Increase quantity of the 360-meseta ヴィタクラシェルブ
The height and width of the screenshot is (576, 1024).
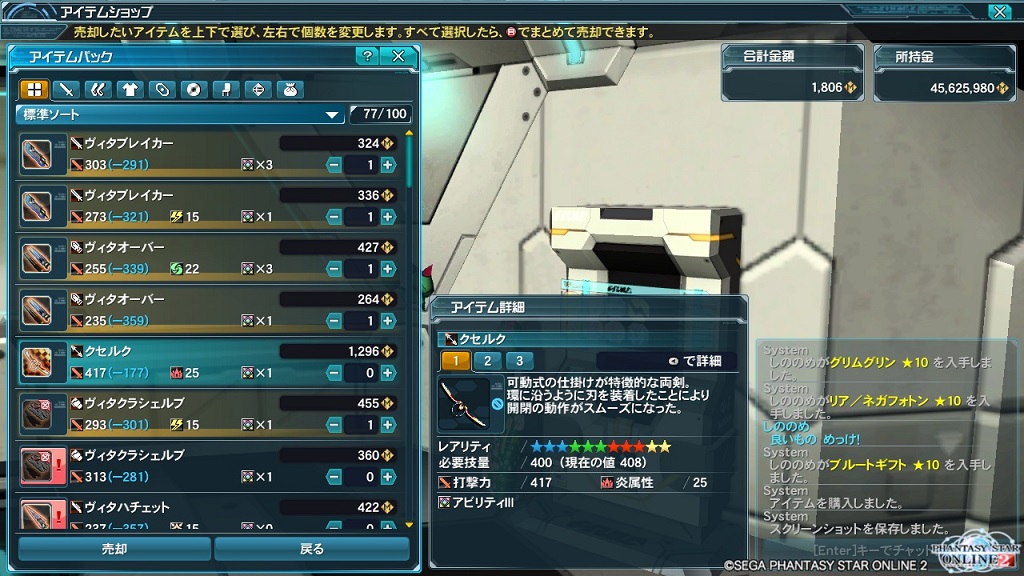pyautogui.click(x=388, y=477)
